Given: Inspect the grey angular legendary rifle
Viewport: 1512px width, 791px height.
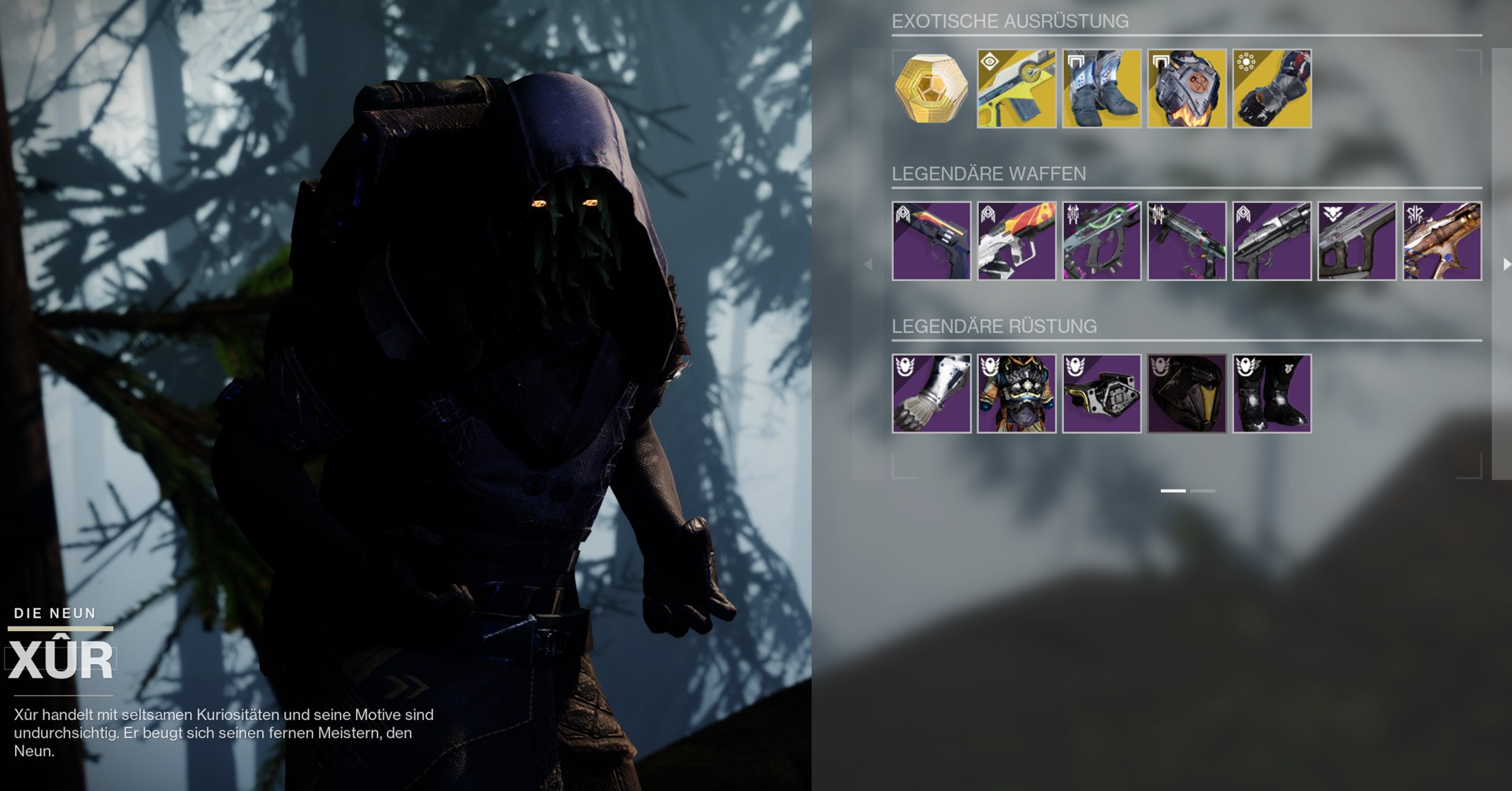Looking at the screenshot, I should tap(1356, 241).
